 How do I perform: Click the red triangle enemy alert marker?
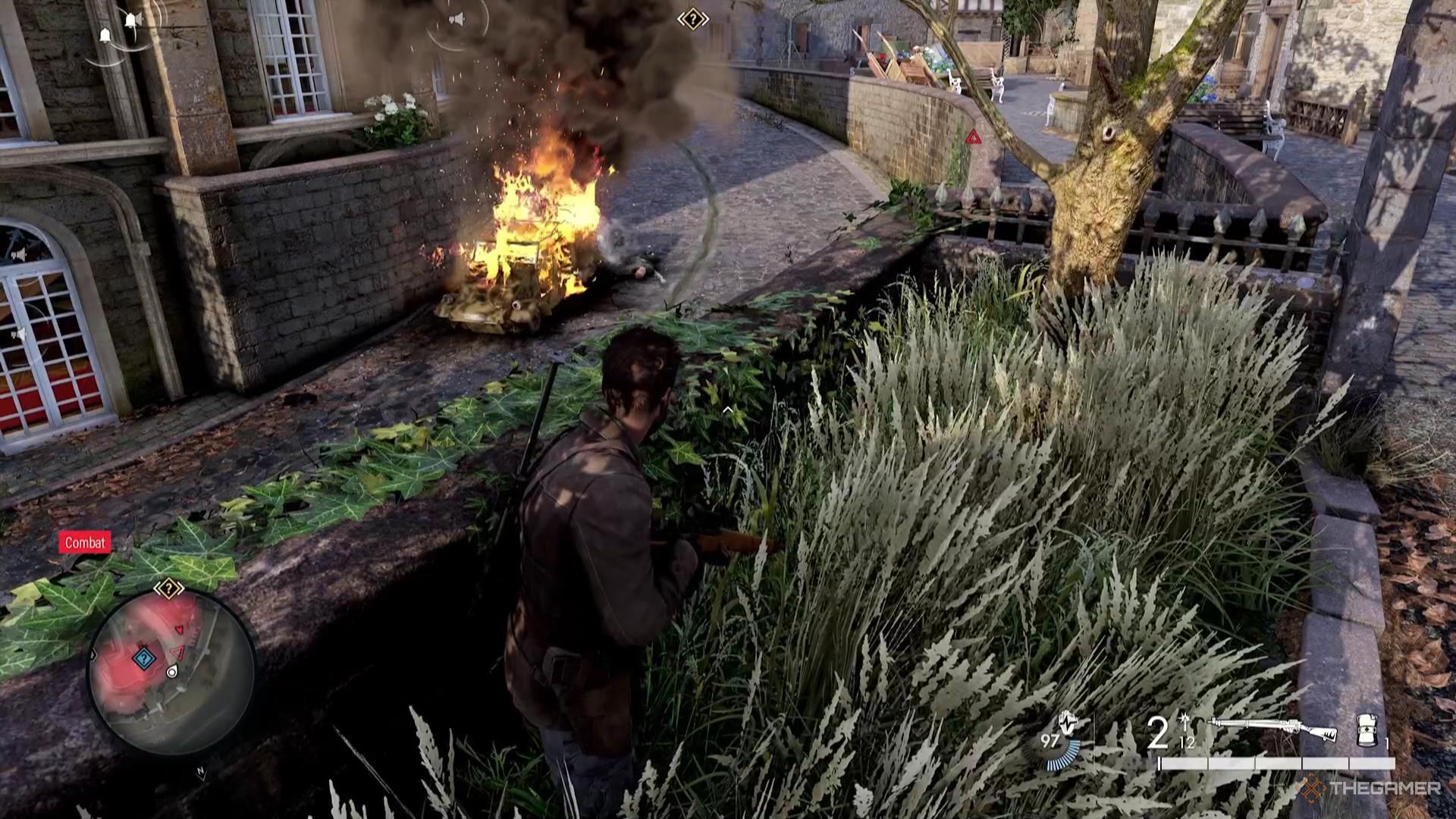click(973, 137)
